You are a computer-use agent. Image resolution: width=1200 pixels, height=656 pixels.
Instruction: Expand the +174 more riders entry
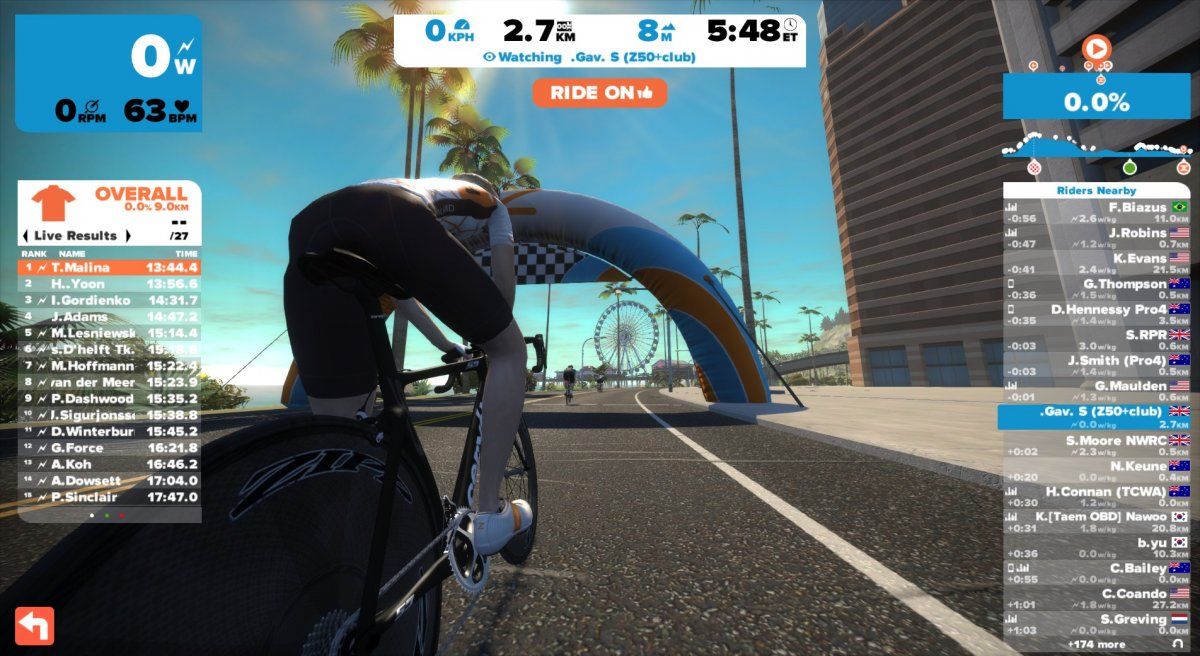coord(1096,645)
